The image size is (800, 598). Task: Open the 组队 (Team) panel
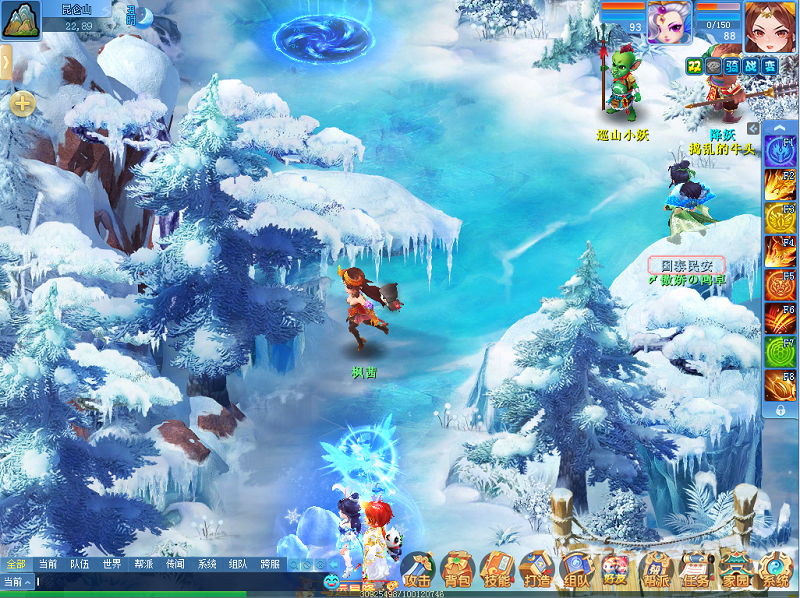click(x=577, y=570)
